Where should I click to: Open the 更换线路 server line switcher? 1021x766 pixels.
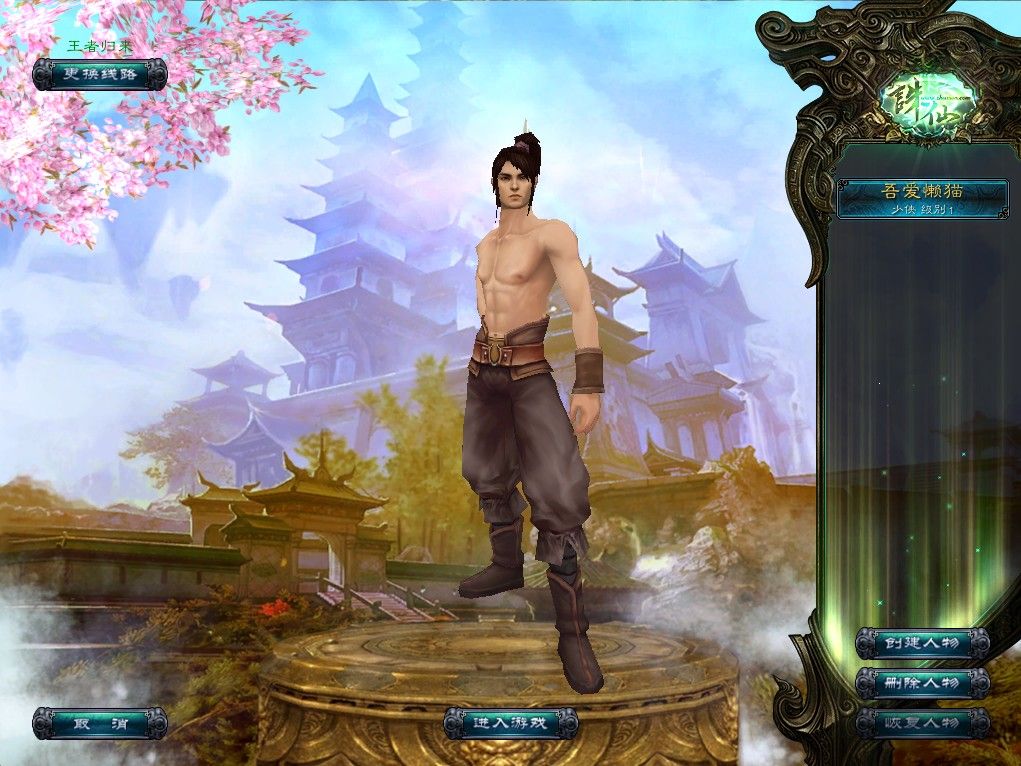tap(99, 74)
